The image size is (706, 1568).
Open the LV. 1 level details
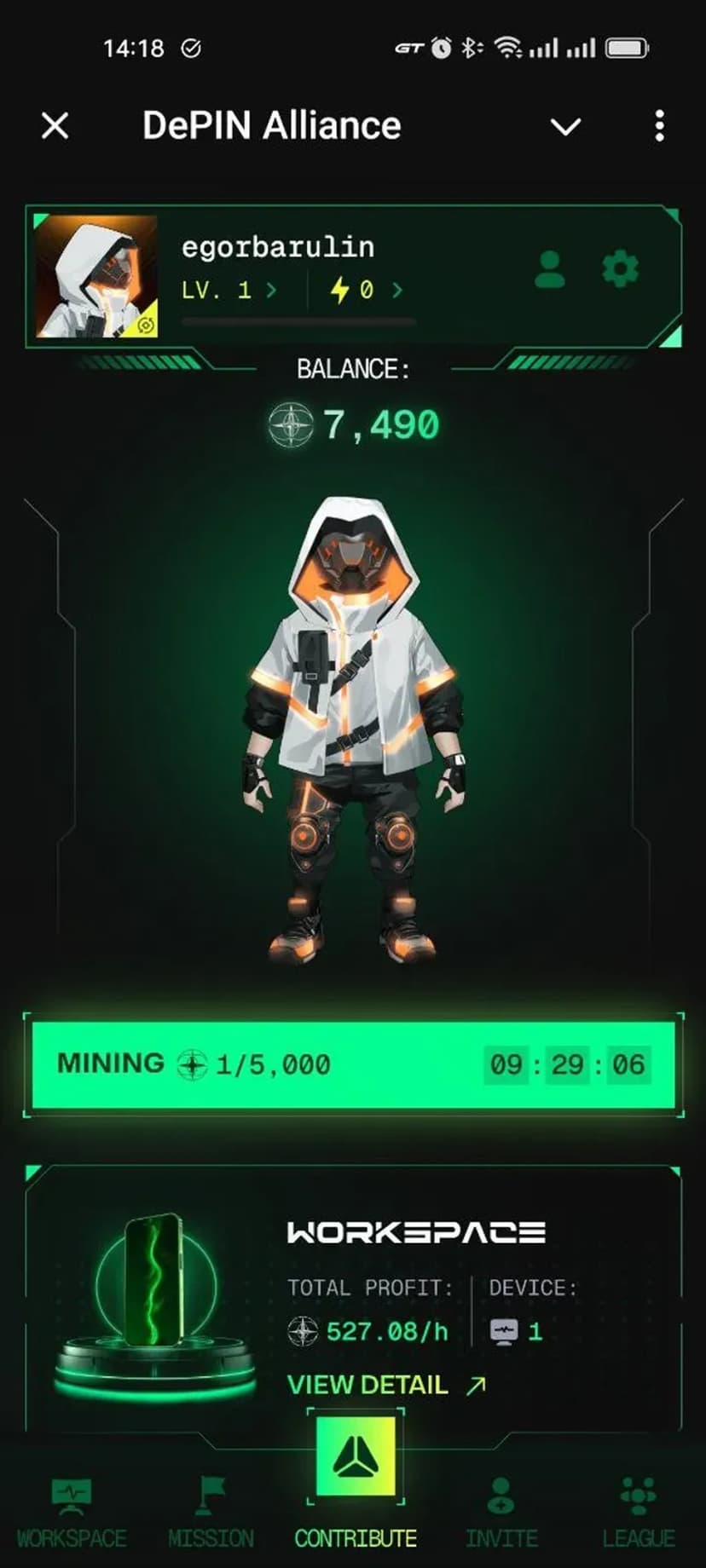[x=229, y=291]
